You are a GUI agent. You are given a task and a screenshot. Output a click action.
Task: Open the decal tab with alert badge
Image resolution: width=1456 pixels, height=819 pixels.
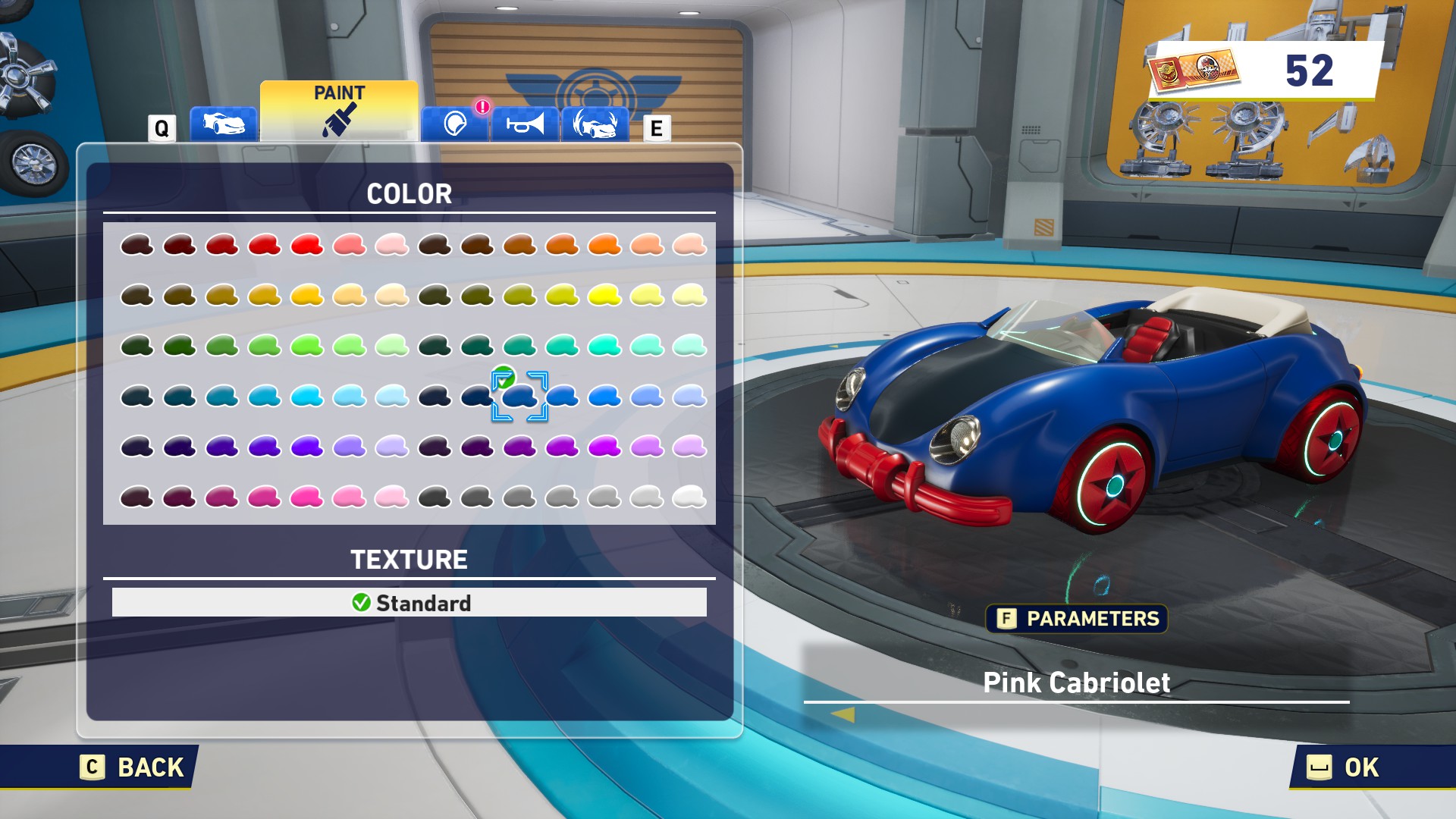click(455, 124)
